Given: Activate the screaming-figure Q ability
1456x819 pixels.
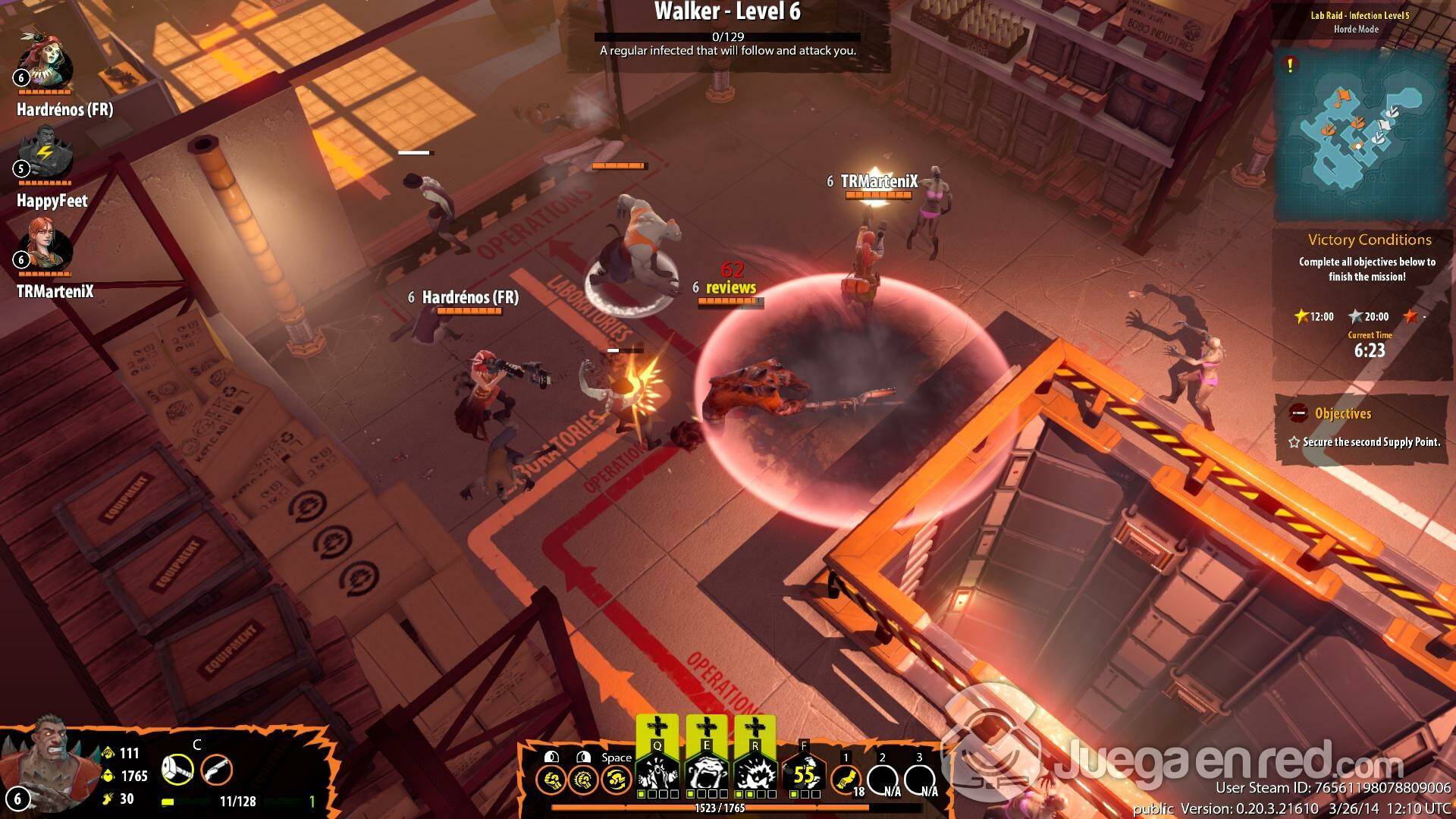Looking at the screenshot, I should click(x=657, y=775).
